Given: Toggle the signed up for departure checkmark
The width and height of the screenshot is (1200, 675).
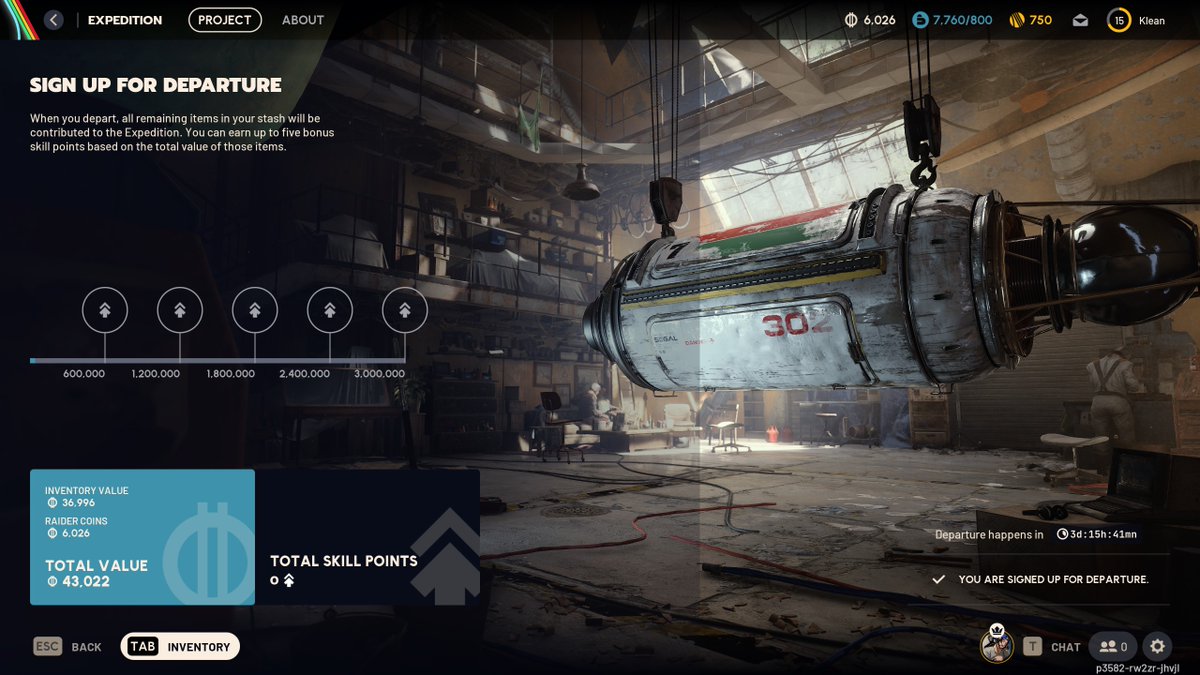Looking at the screenshot, I should (x=938, y=579).
